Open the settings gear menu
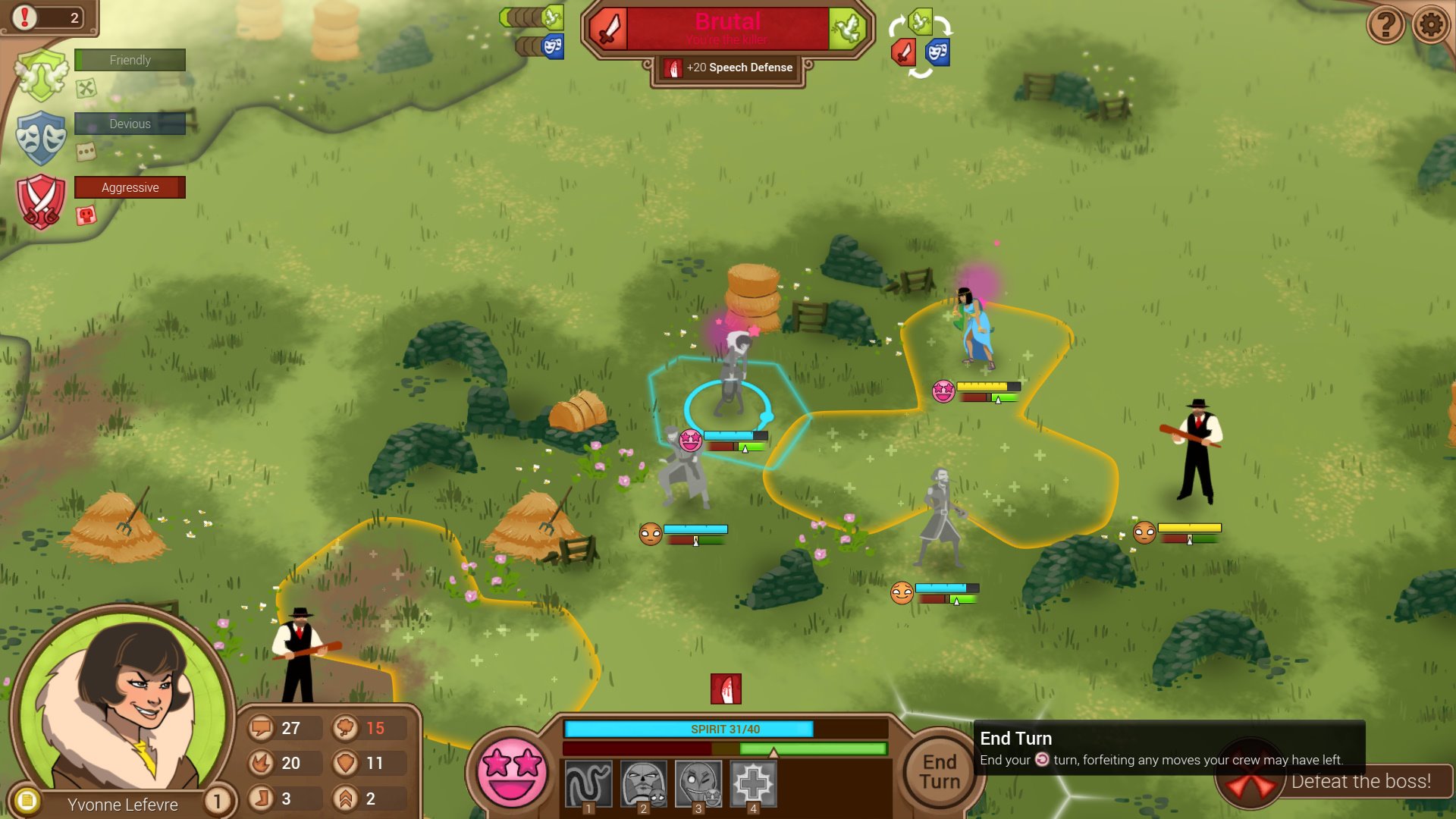Viewport: 1456px width, 819px height. [1431, 25]
